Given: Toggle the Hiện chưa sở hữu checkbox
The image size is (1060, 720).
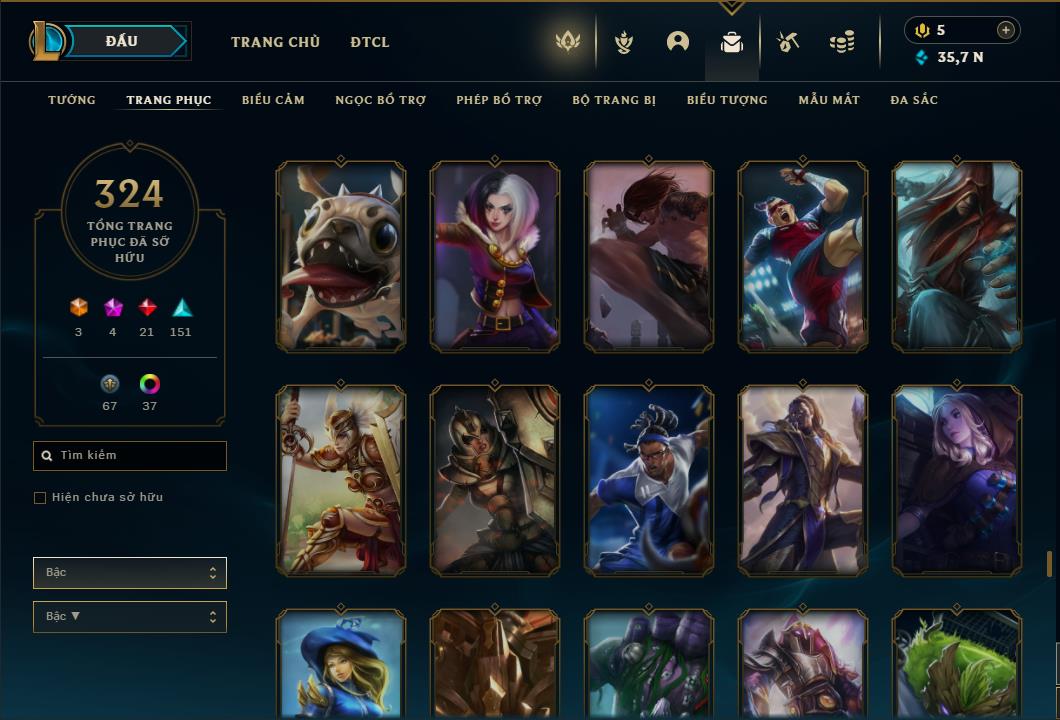Looking at the screenshot, I should (x=40, y=498).
